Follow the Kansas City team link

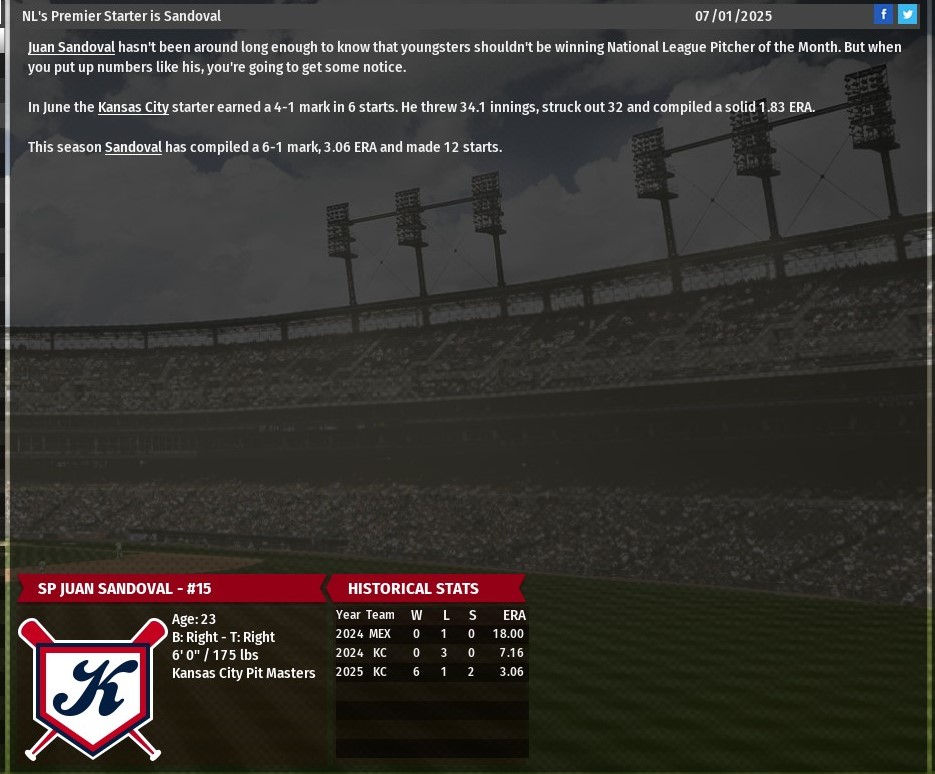tap(133, 107)
